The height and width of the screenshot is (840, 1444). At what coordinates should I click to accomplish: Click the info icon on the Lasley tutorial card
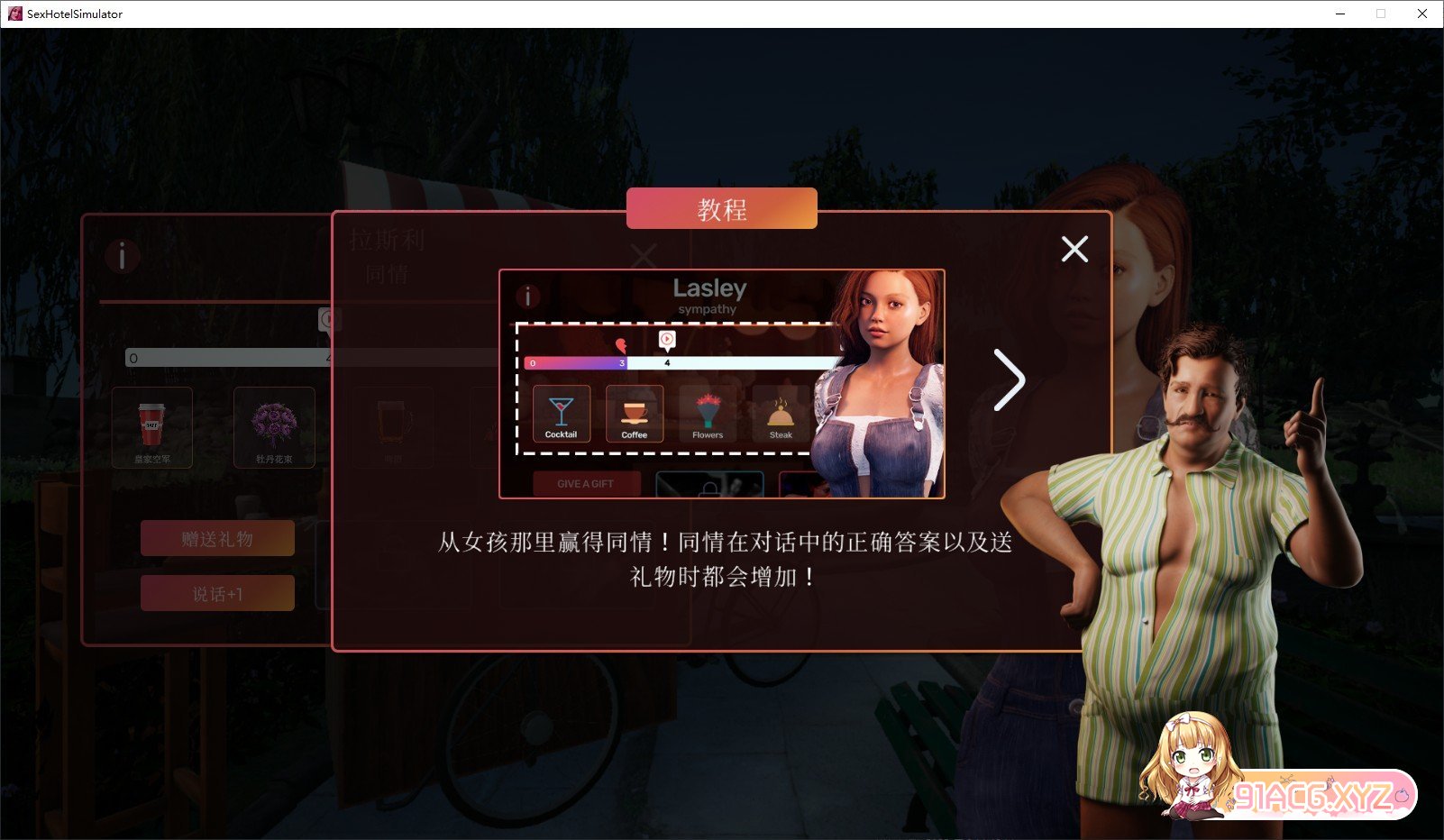(x=528, y=295)
